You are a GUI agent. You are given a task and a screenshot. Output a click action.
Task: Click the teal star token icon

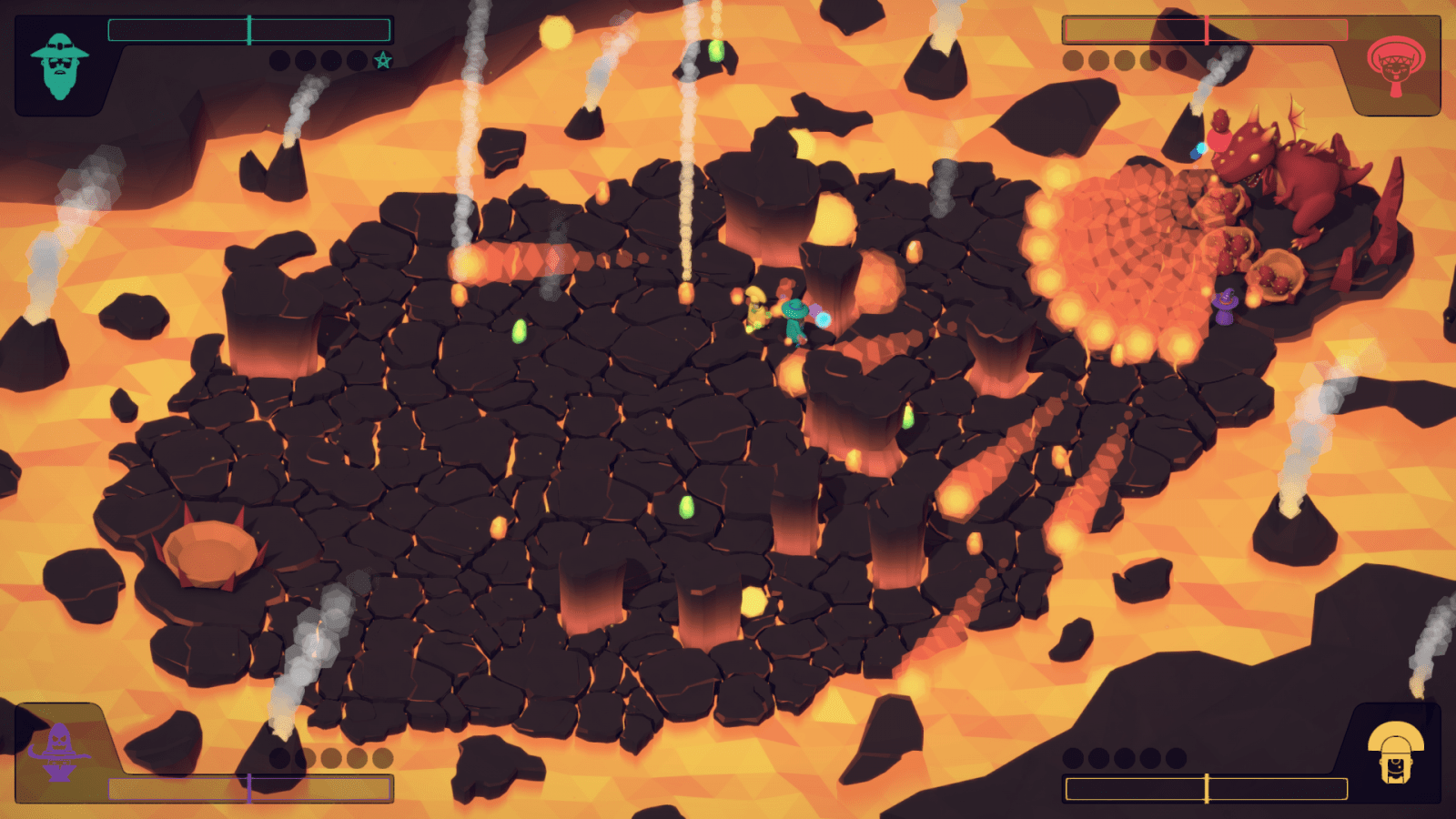(x=383, y=61)
